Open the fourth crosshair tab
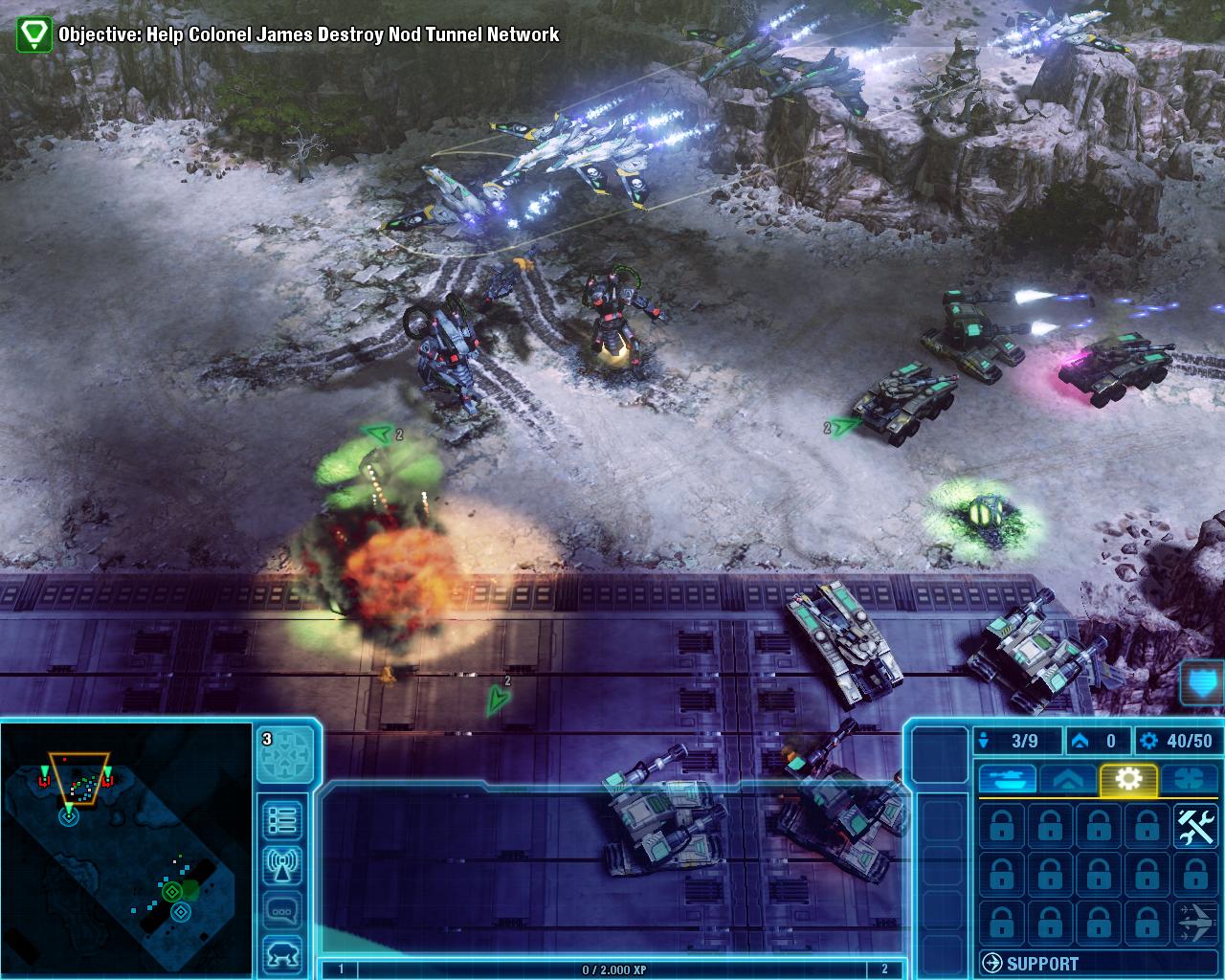 pos(1190,779)
